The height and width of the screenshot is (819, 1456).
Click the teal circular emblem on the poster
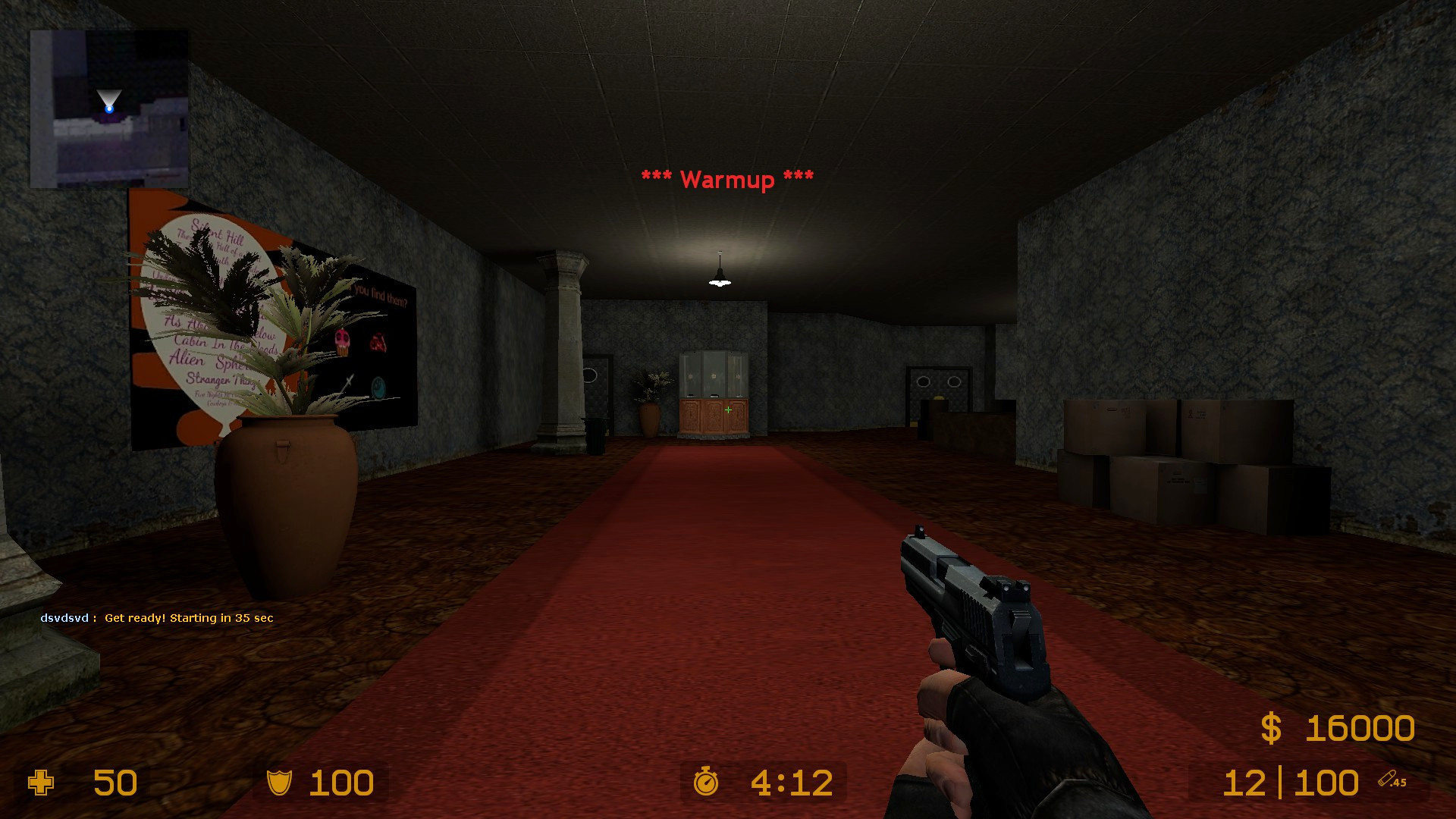pyautogui.click(x=378, y=388)
